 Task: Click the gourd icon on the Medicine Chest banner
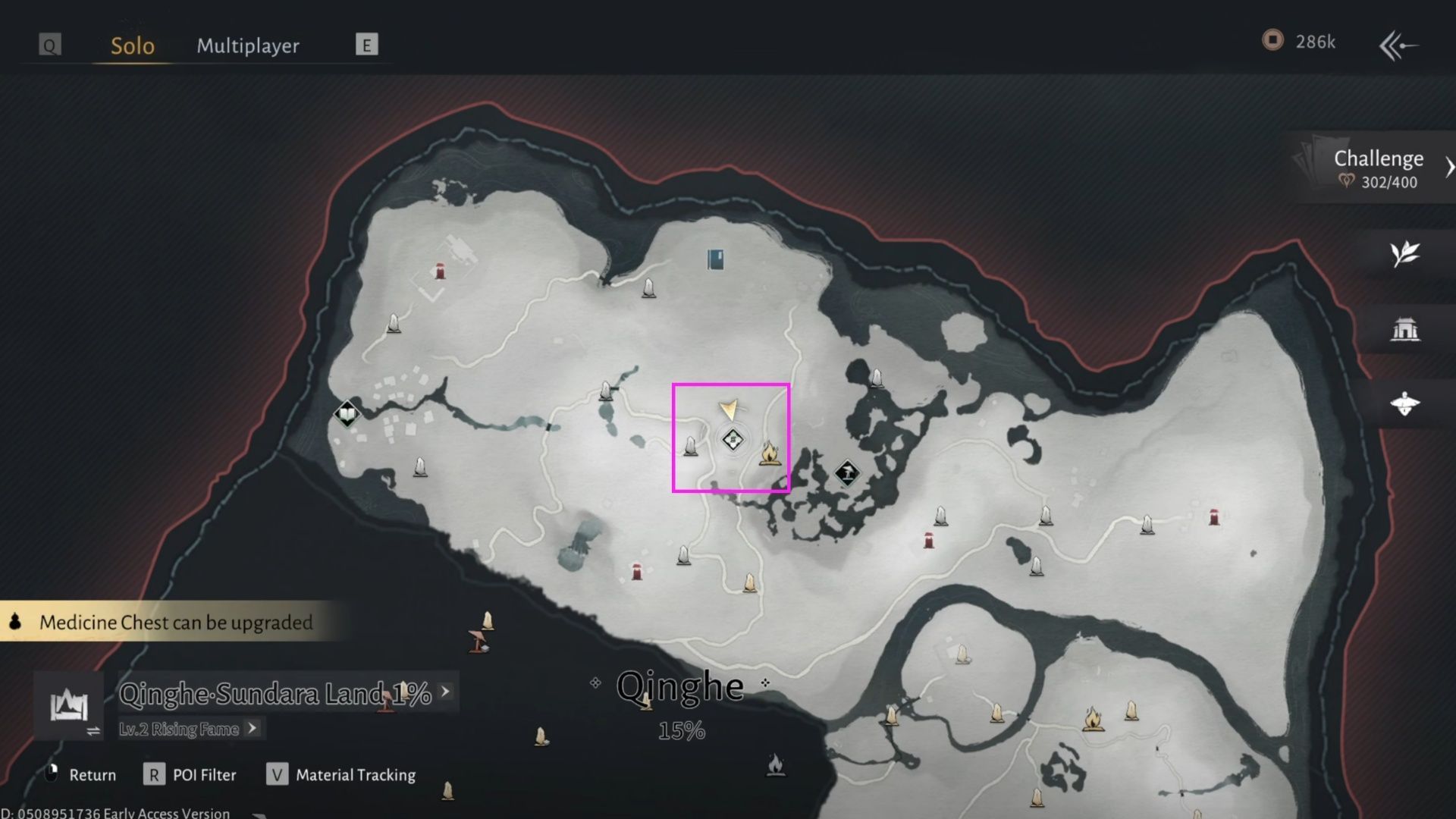[14, 622]
